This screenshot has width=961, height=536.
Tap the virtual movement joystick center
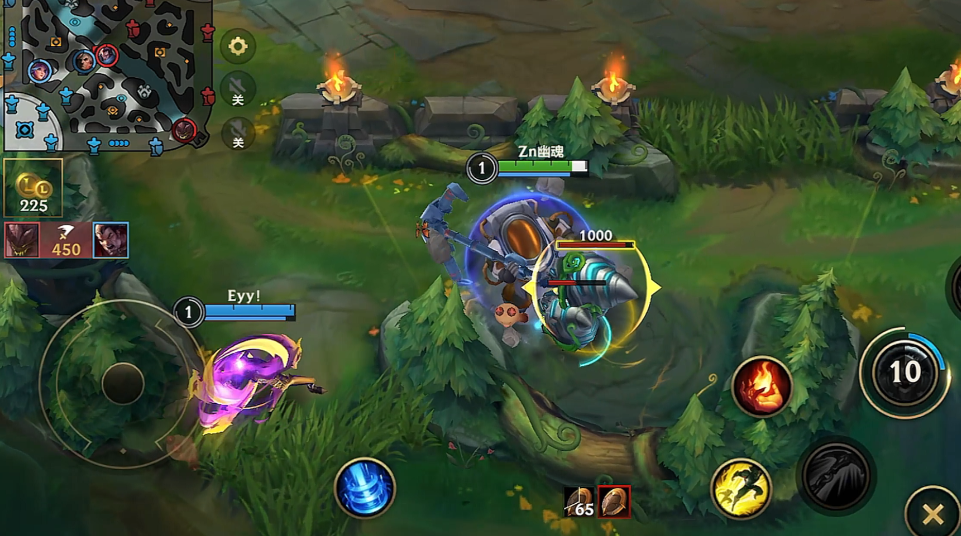[123, 383]
